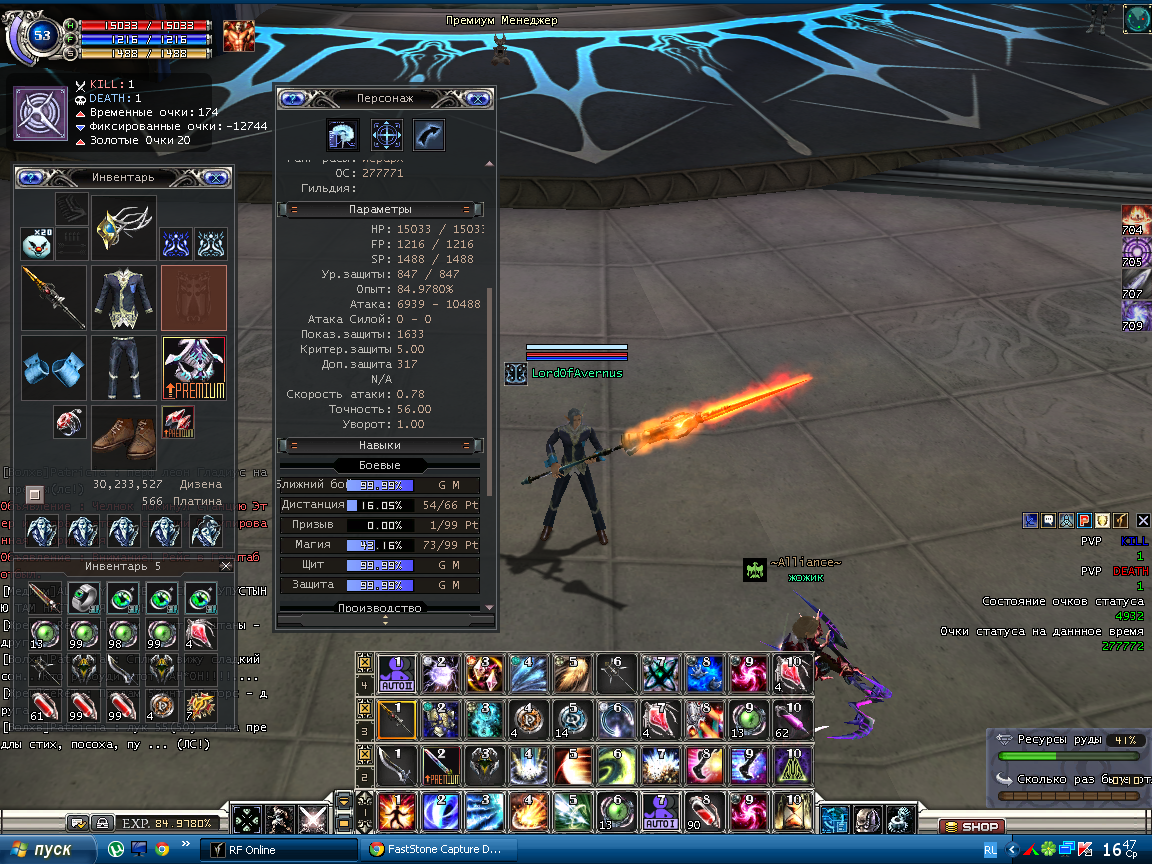Use the pink potion stack of 62
Image resolution: width=1152 pixels, height=864 pixels.
click(x=791, y=719)
